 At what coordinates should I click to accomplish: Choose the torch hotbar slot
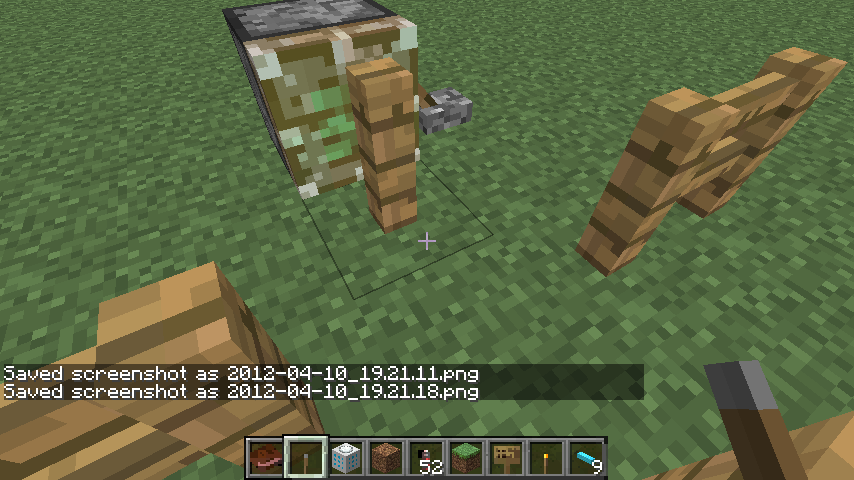546,459
